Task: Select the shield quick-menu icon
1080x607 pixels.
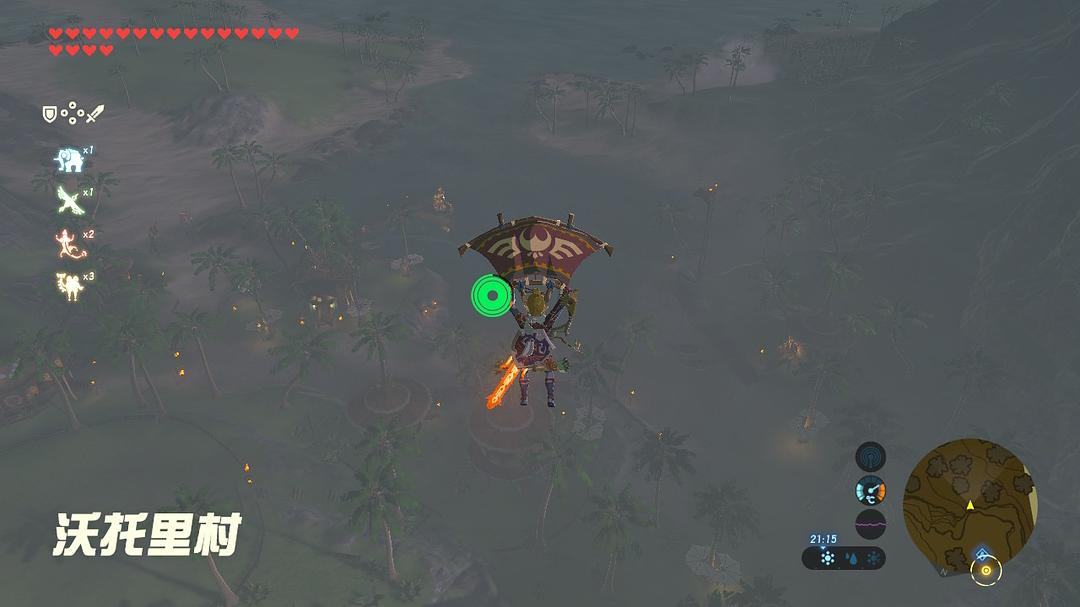Action: pos(49,114)
